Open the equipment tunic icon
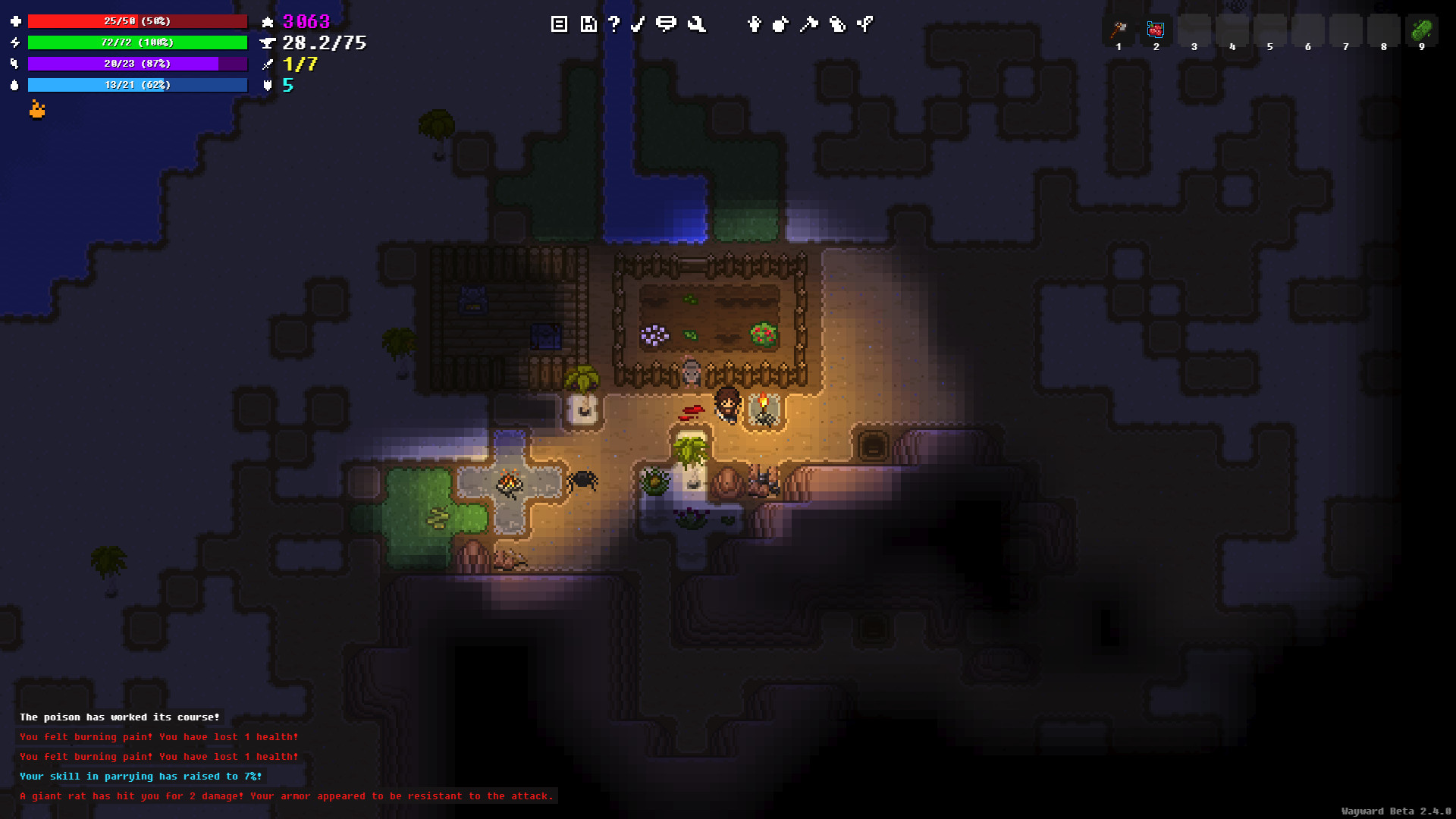This screenshot has height=819, width=1456. pyautogui.click(x=754, y=24)
